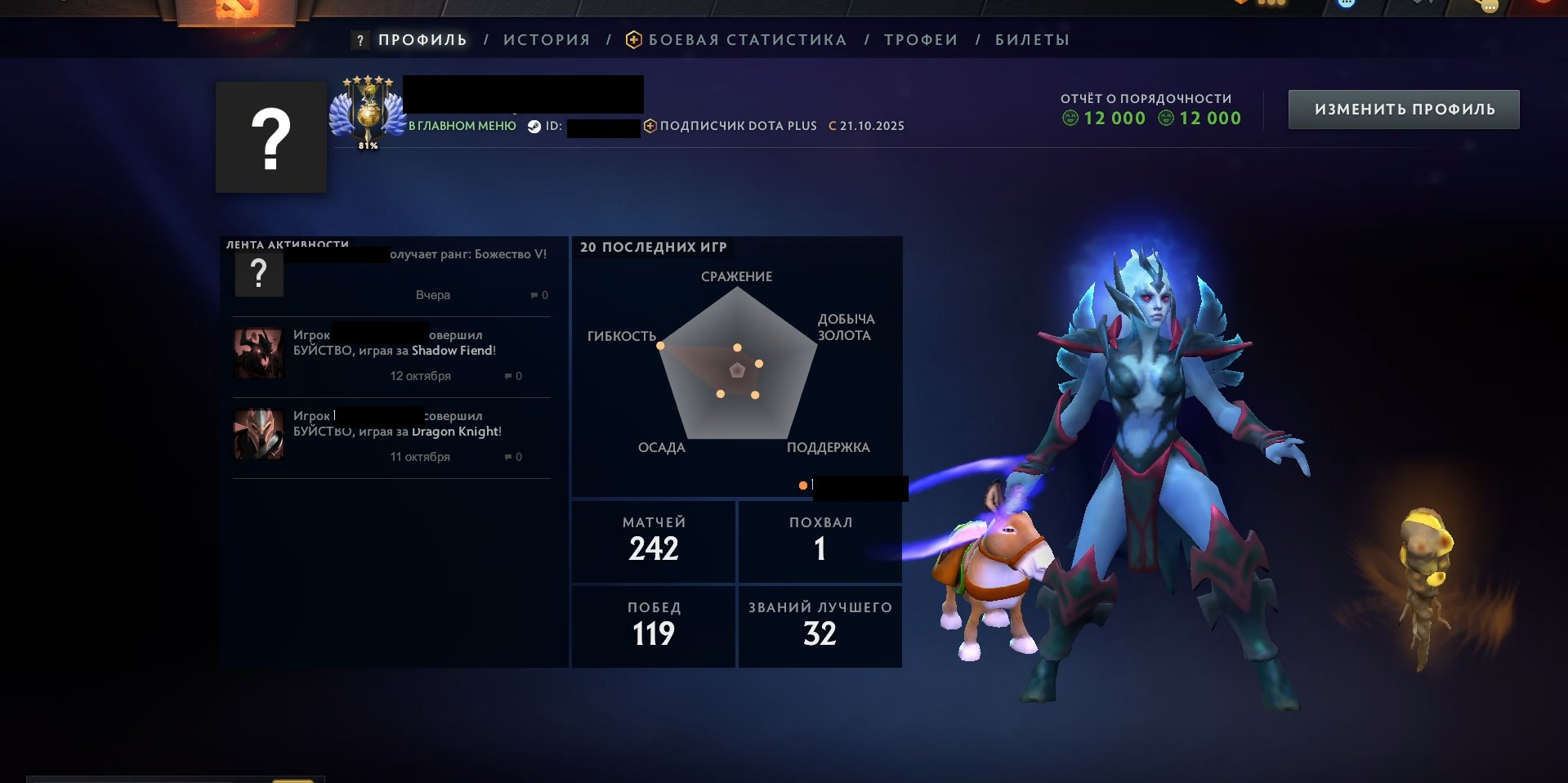
Task: Select the Dota Plus subscriber badge icon
Action: 650,125
